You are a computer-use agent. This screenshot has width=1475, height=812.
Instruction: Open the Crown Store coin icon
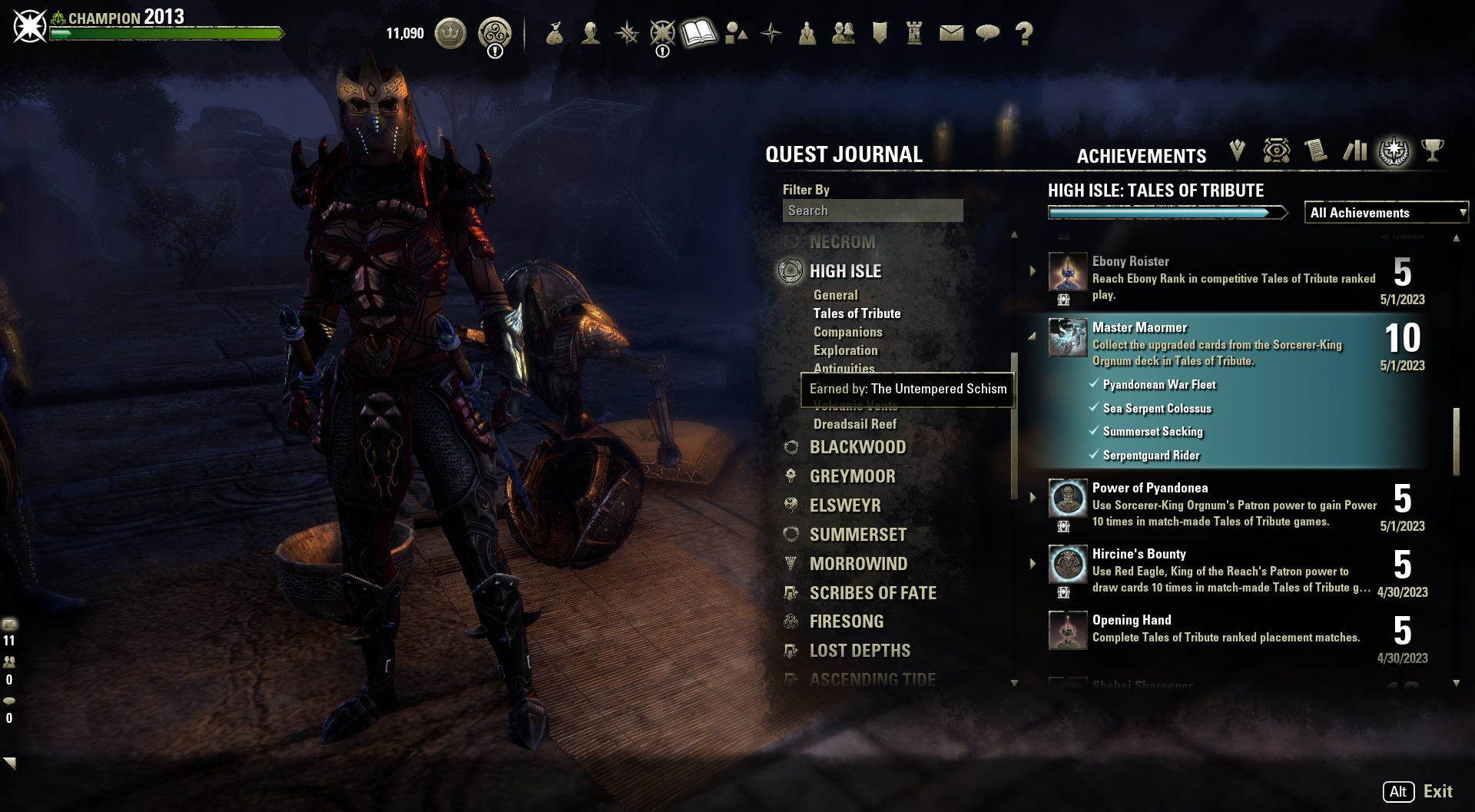pyautogui.click(x=450, y=33)
